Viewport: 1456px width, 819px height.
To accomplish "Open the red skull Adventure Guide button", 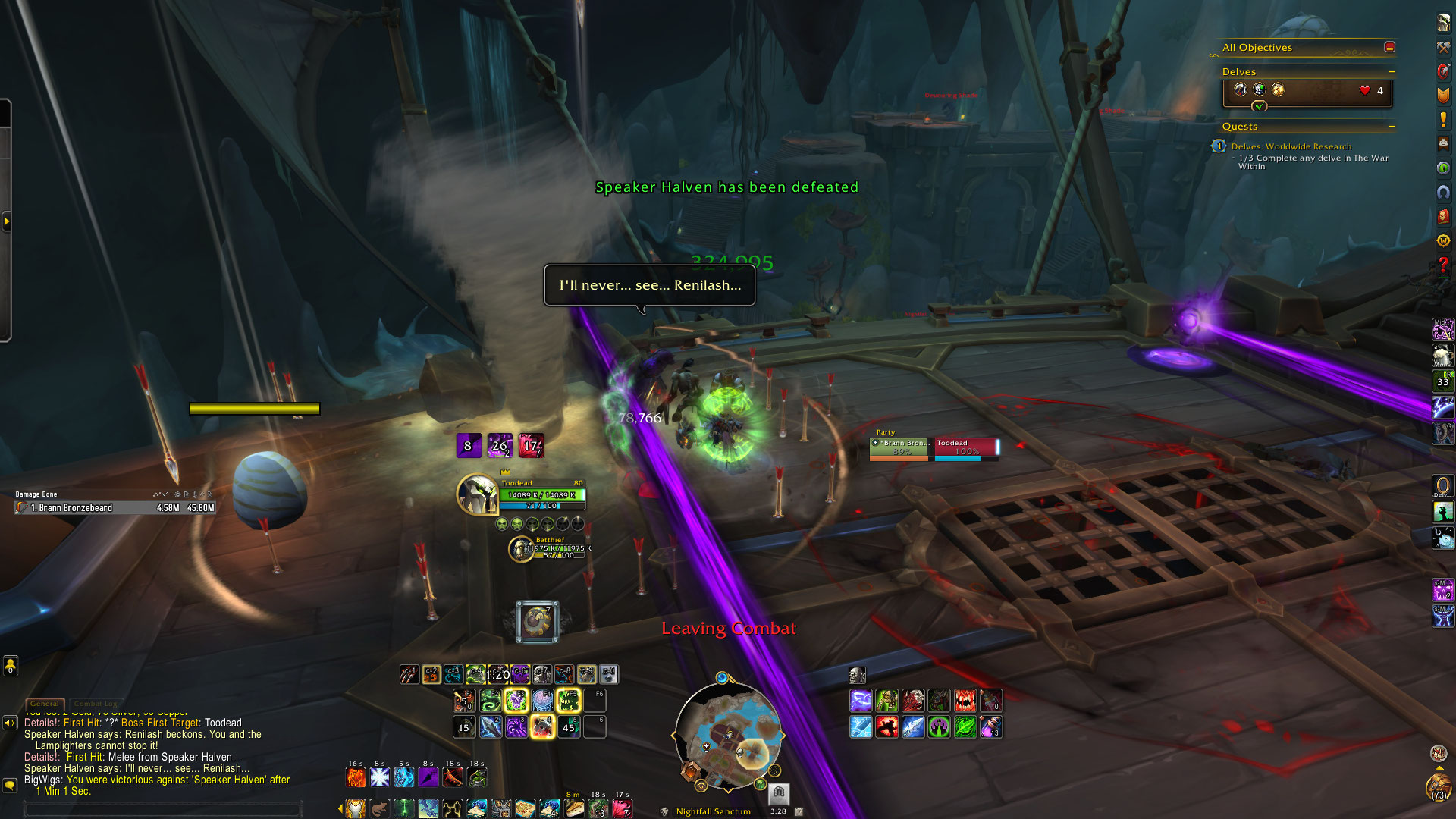I will (1443, 216).
